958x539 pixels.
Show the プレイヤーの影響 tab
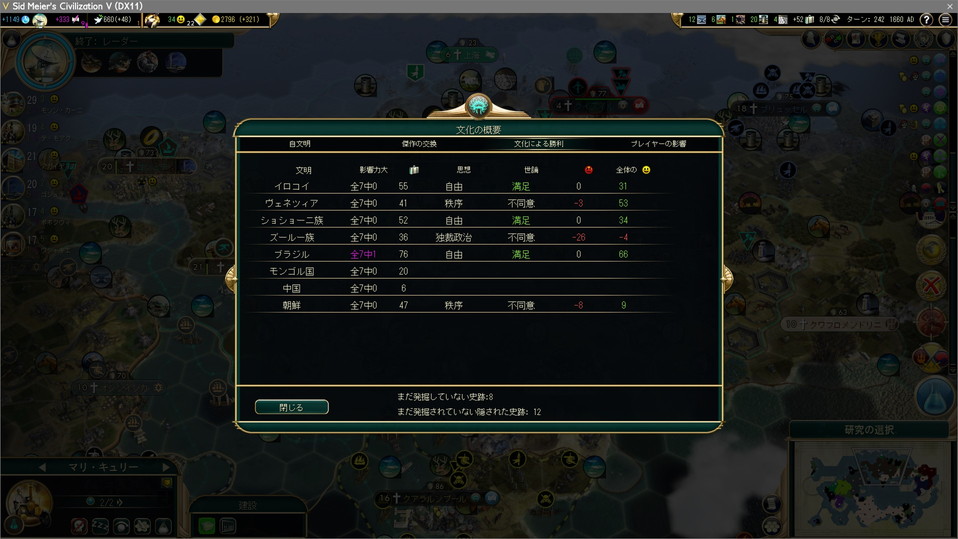click(x=658, y=144)
